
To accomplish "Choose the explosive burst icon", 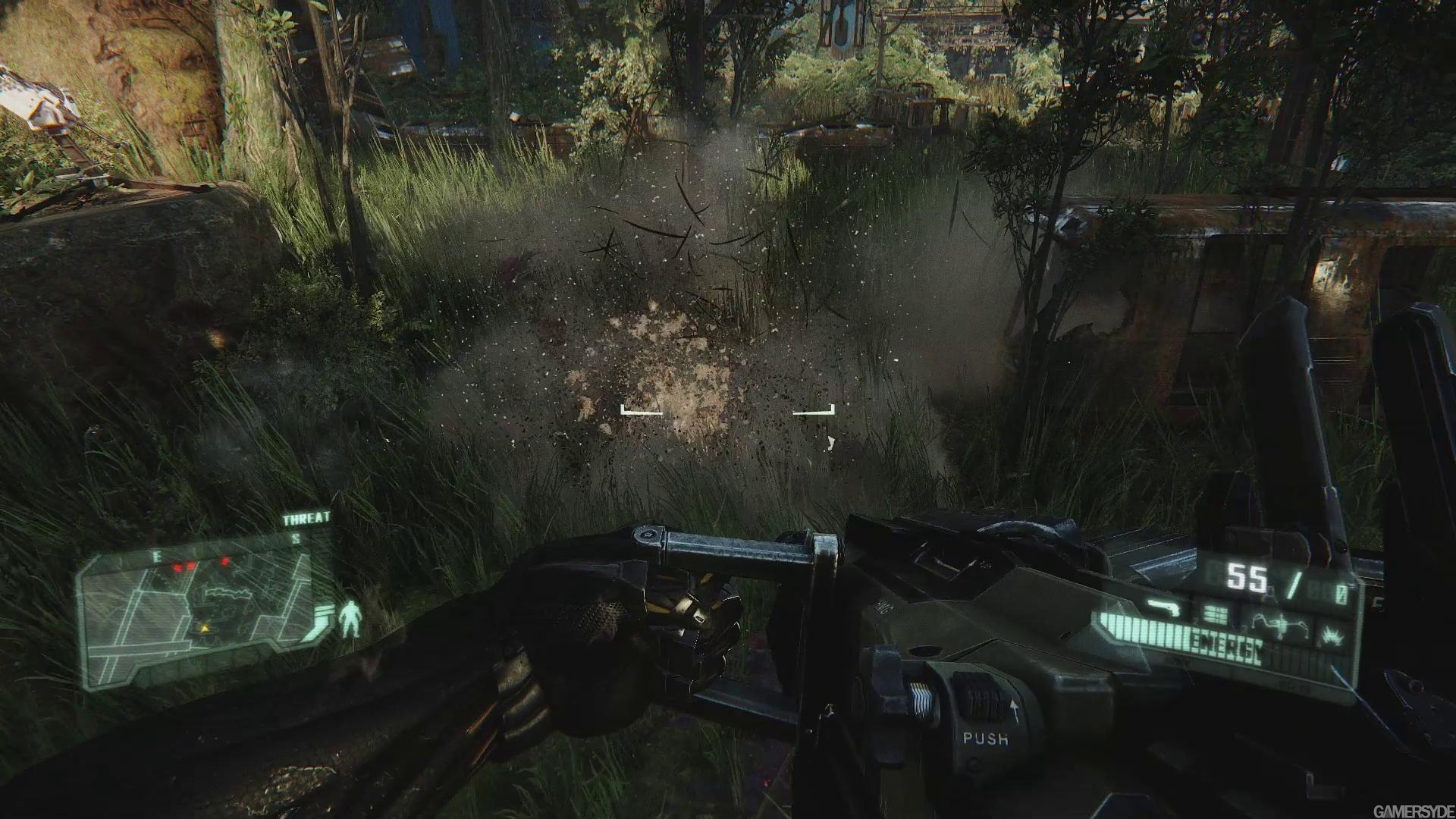I will [x=1332, y=635].
